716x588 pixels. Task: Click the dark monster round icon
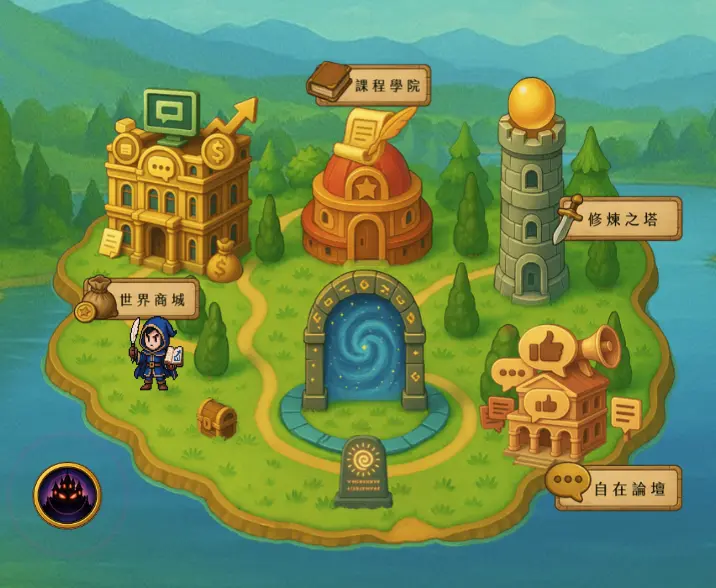(67, 494)
